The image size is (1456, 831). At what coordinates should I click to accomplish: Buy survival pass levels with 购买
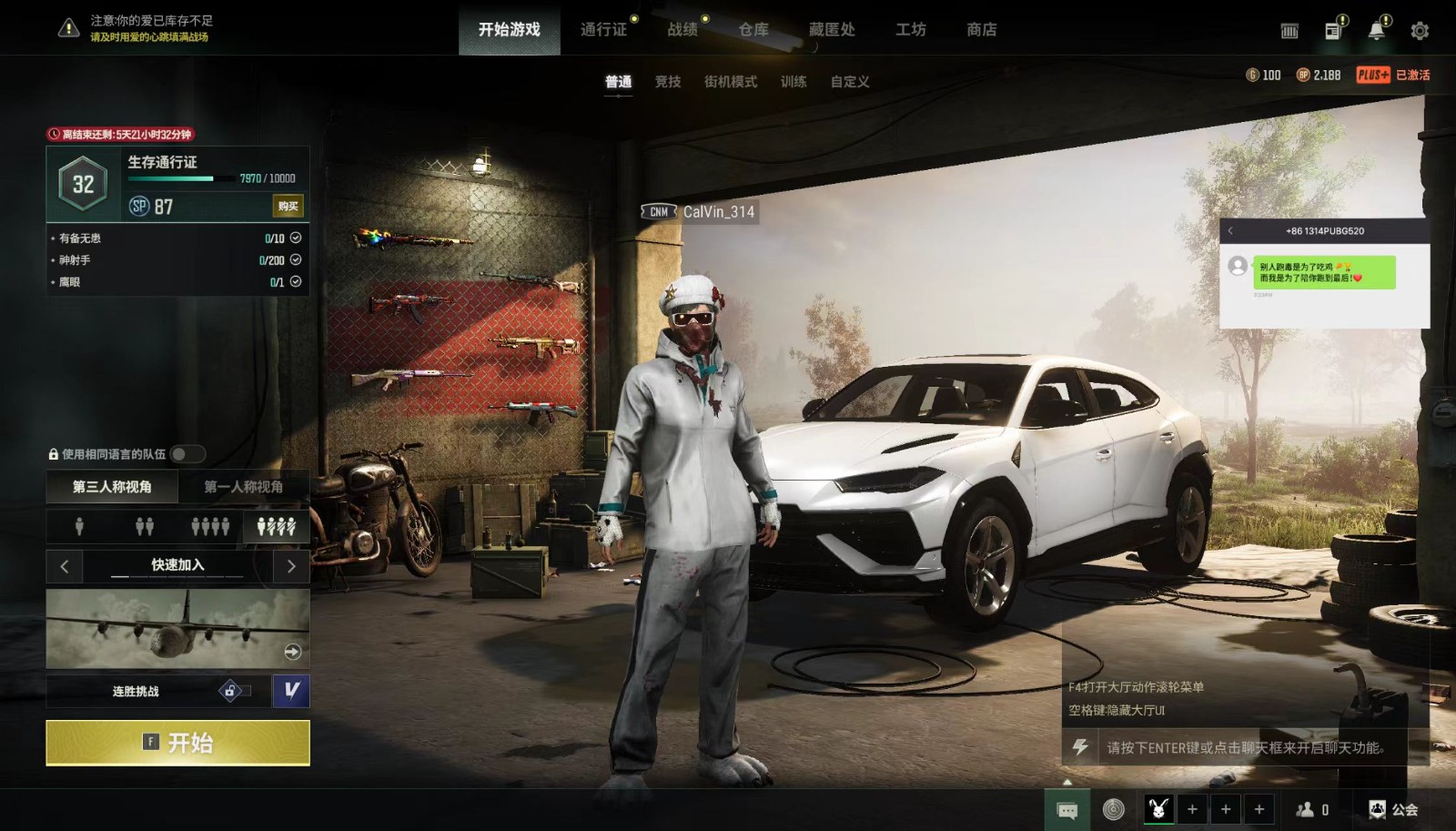coord(288,207)
